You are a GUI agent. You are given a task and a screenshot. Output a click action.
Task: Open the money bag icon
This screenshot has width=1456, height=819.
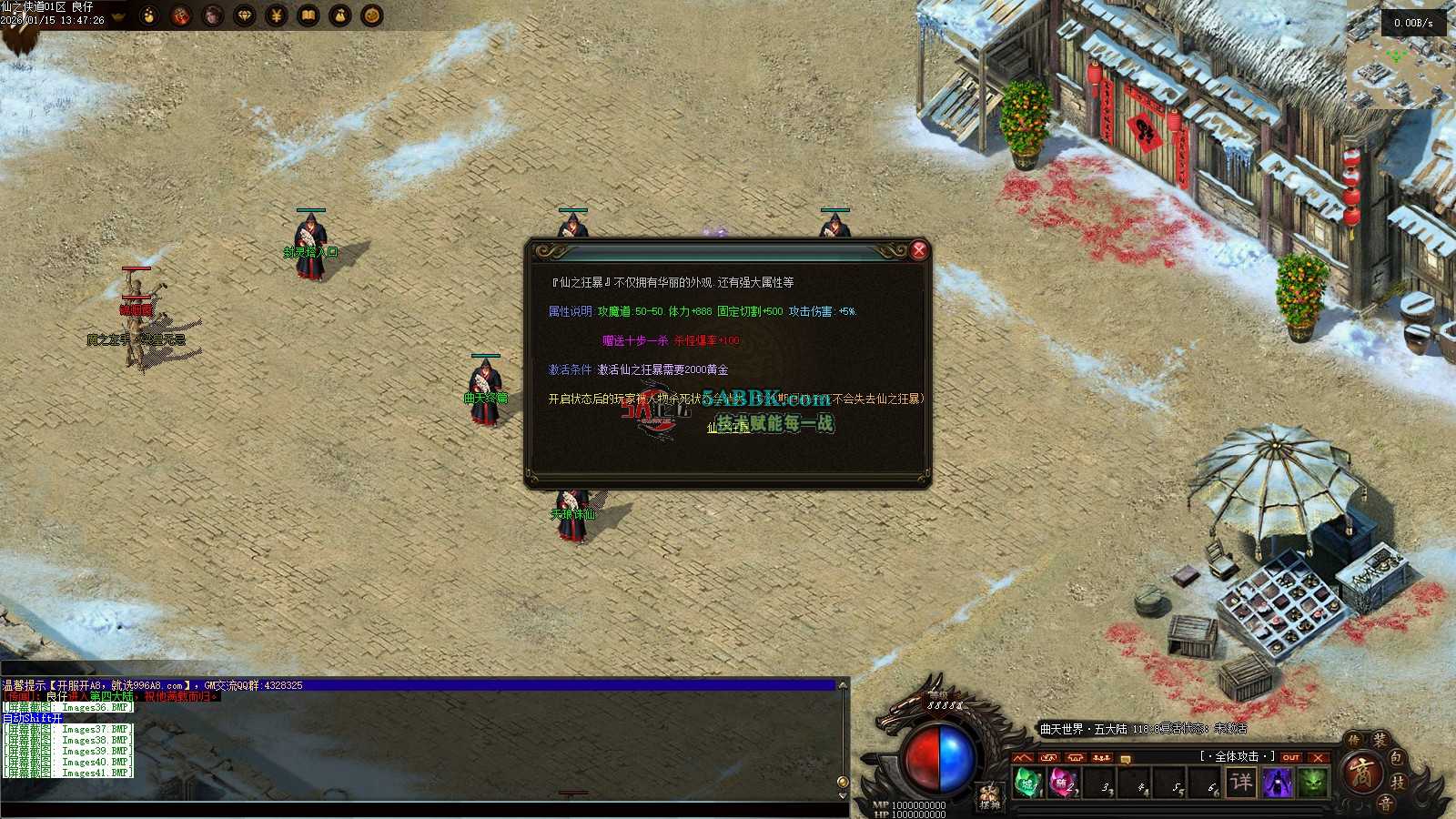click(x=340, y=15)
